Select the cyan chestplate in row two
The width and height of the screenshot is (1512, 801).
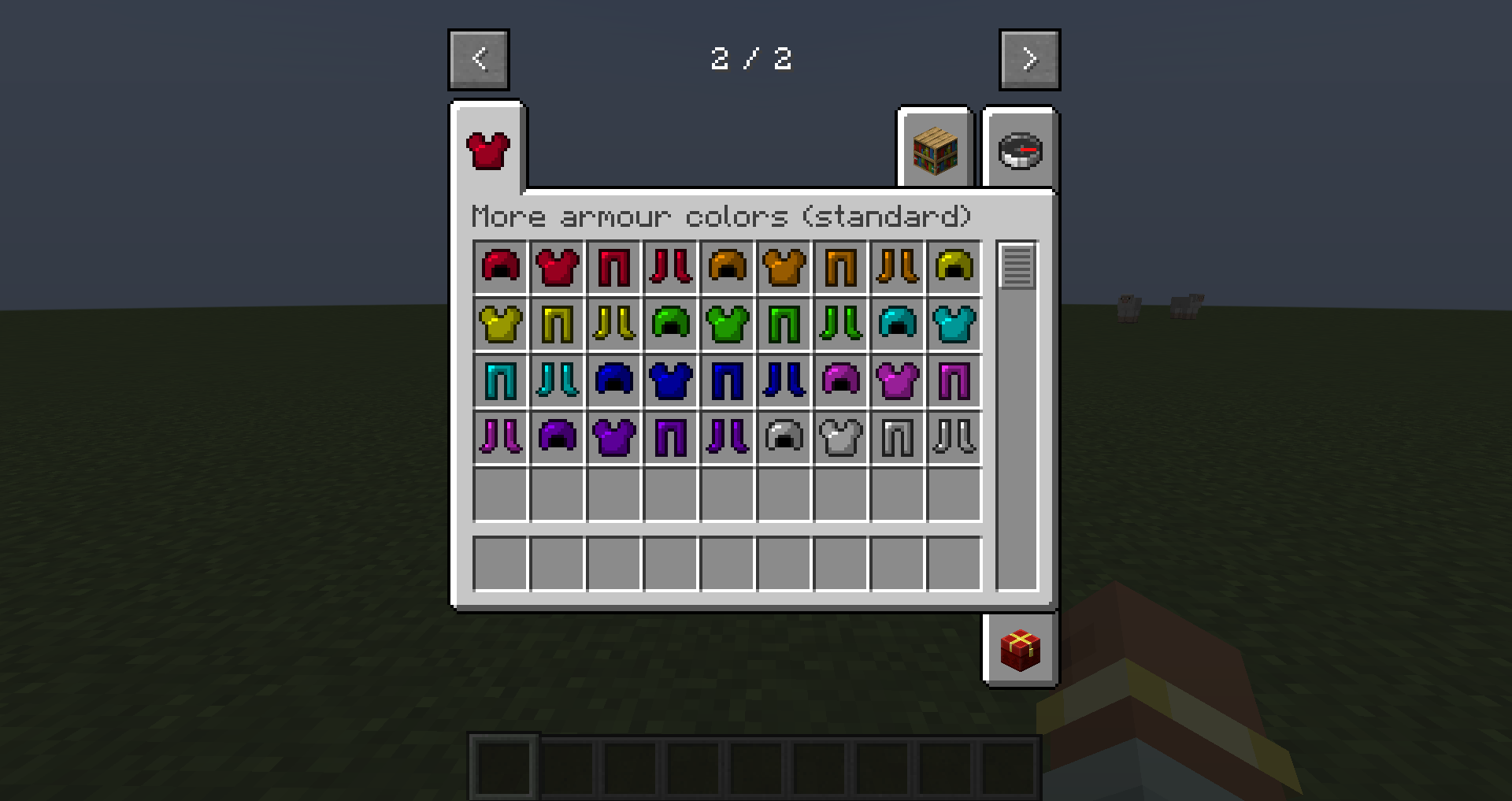coord(955,324)
